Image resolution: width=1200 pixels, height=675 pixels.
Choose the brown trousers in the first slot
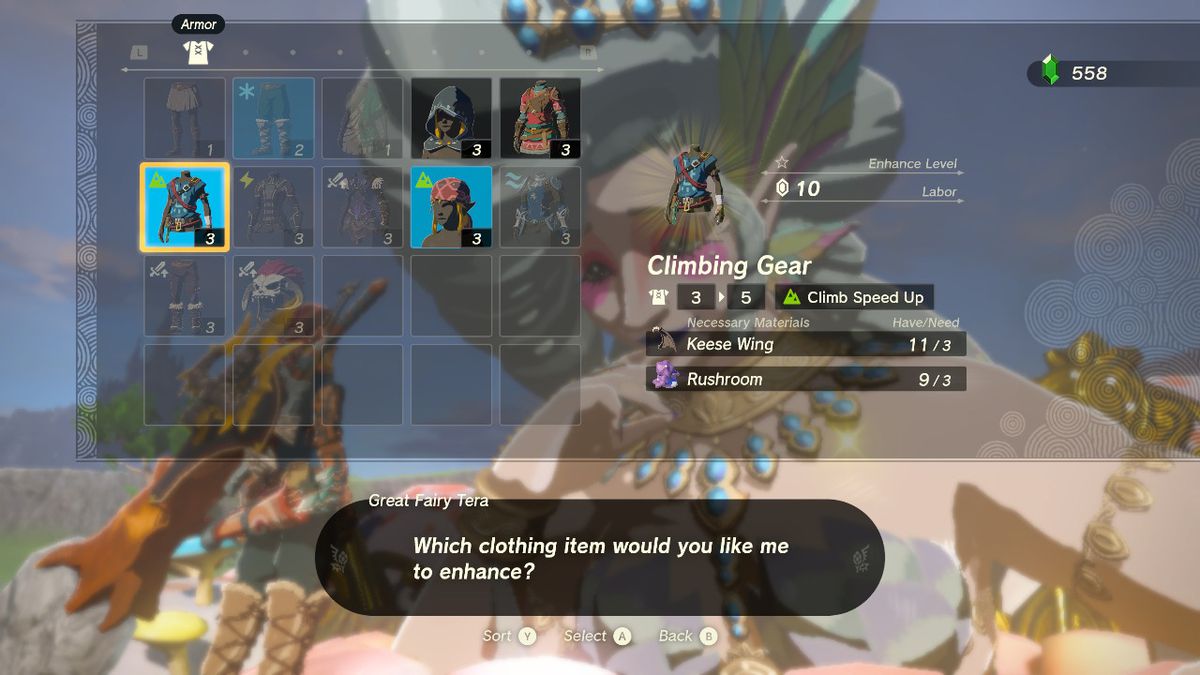pyautogui.click(x=185, y=118)
